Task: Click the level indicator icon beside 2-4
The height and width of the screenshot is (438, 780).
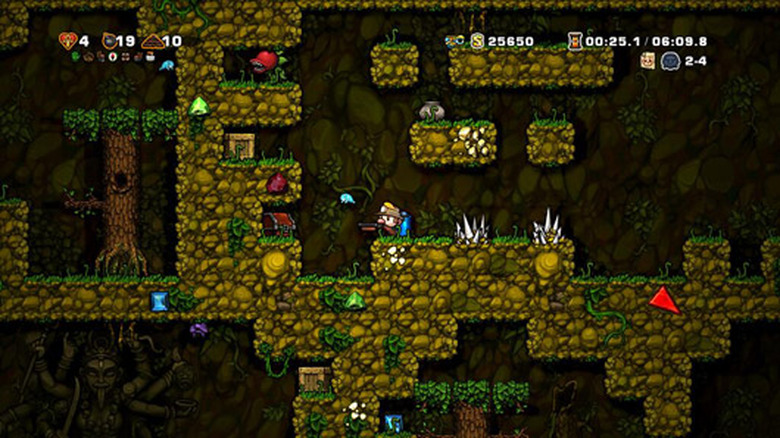Action: point(670,61)
